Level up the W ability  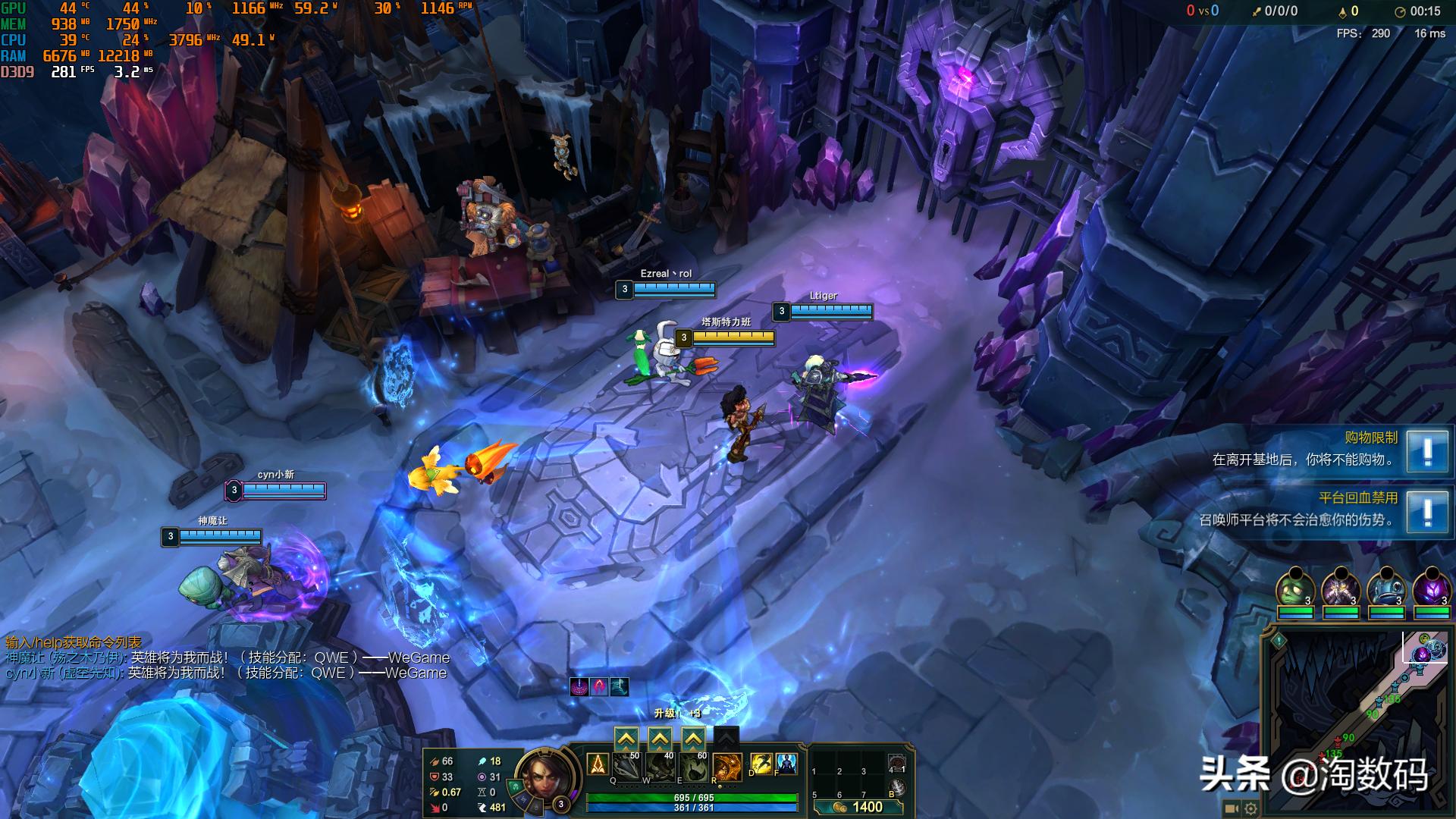pyautogui.click(x=660, y=738)
